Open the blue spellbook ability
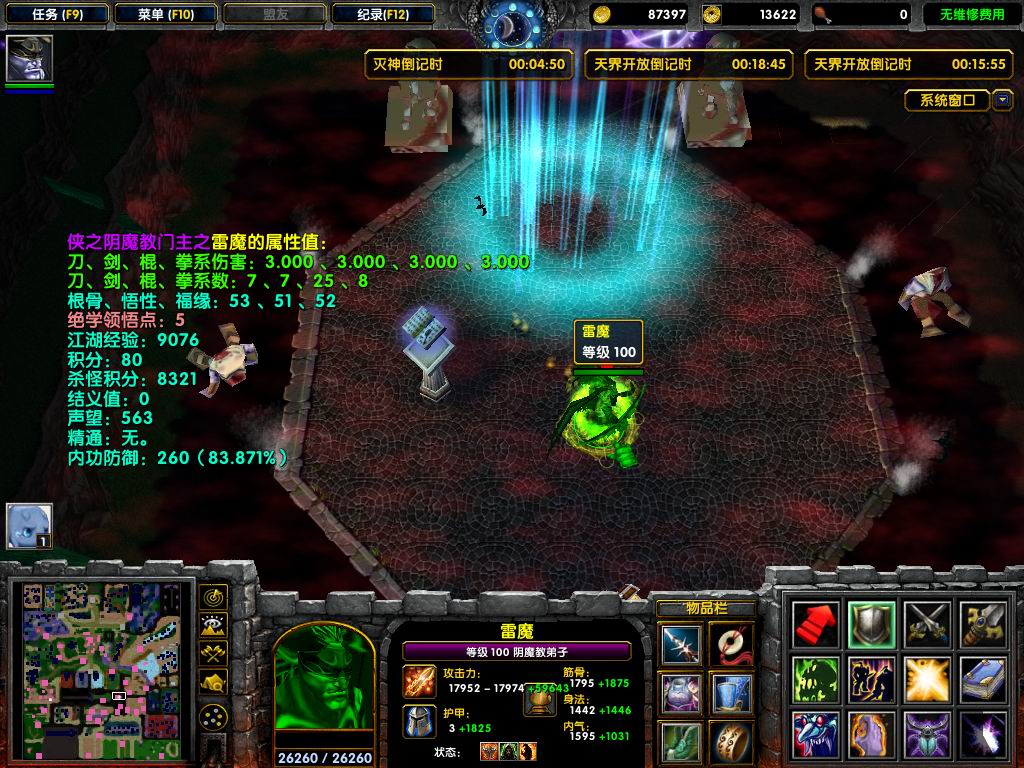The image size is (1024, 768). click(x=983, y=679)
